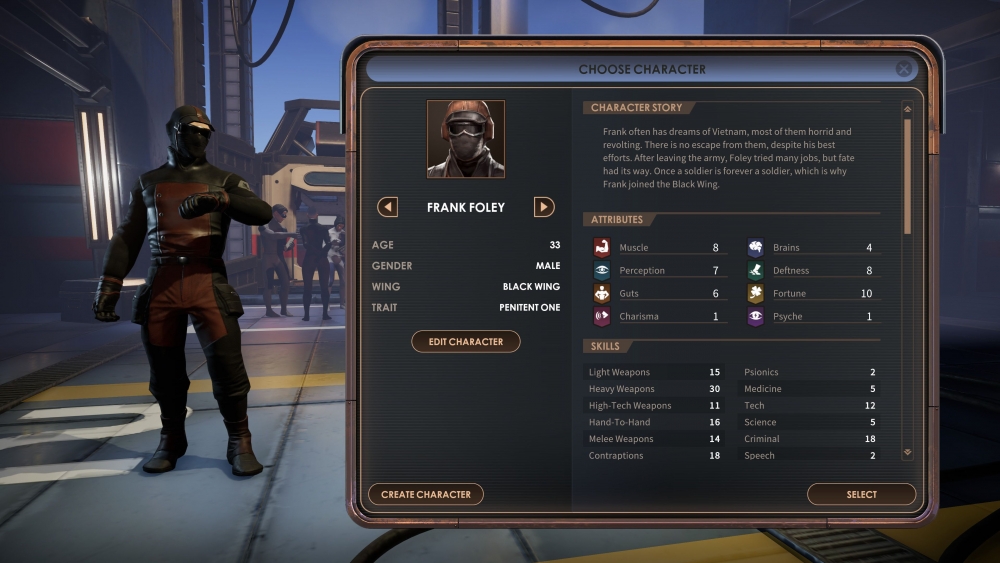Image resolution: width=1000 pixels, height=563 pixels.
Task: Click the scroll-up arrow of the character panel
Action: coord(907,109)
